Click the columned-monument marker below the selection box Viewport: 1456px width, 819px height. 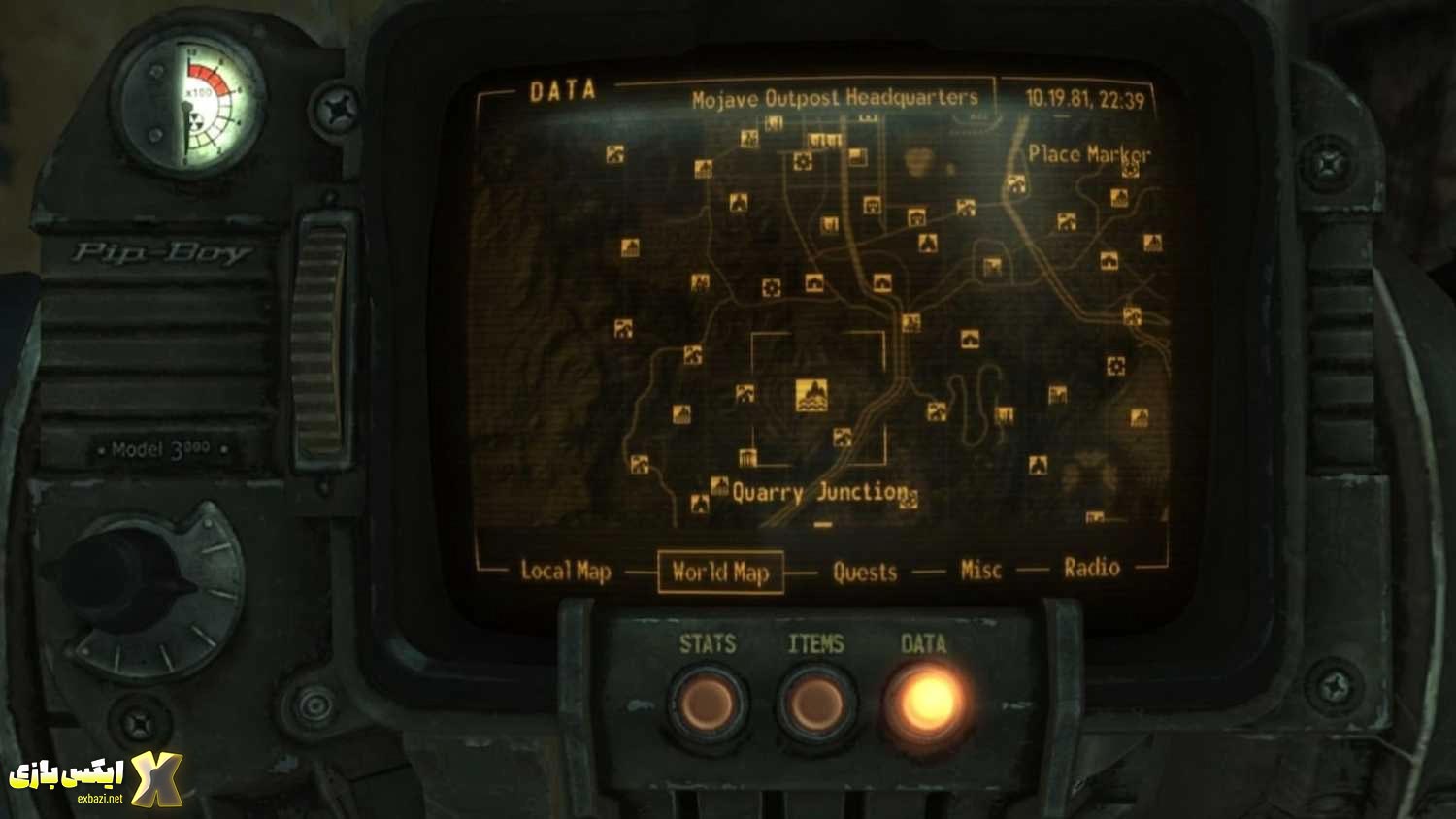tap(747, 455)
